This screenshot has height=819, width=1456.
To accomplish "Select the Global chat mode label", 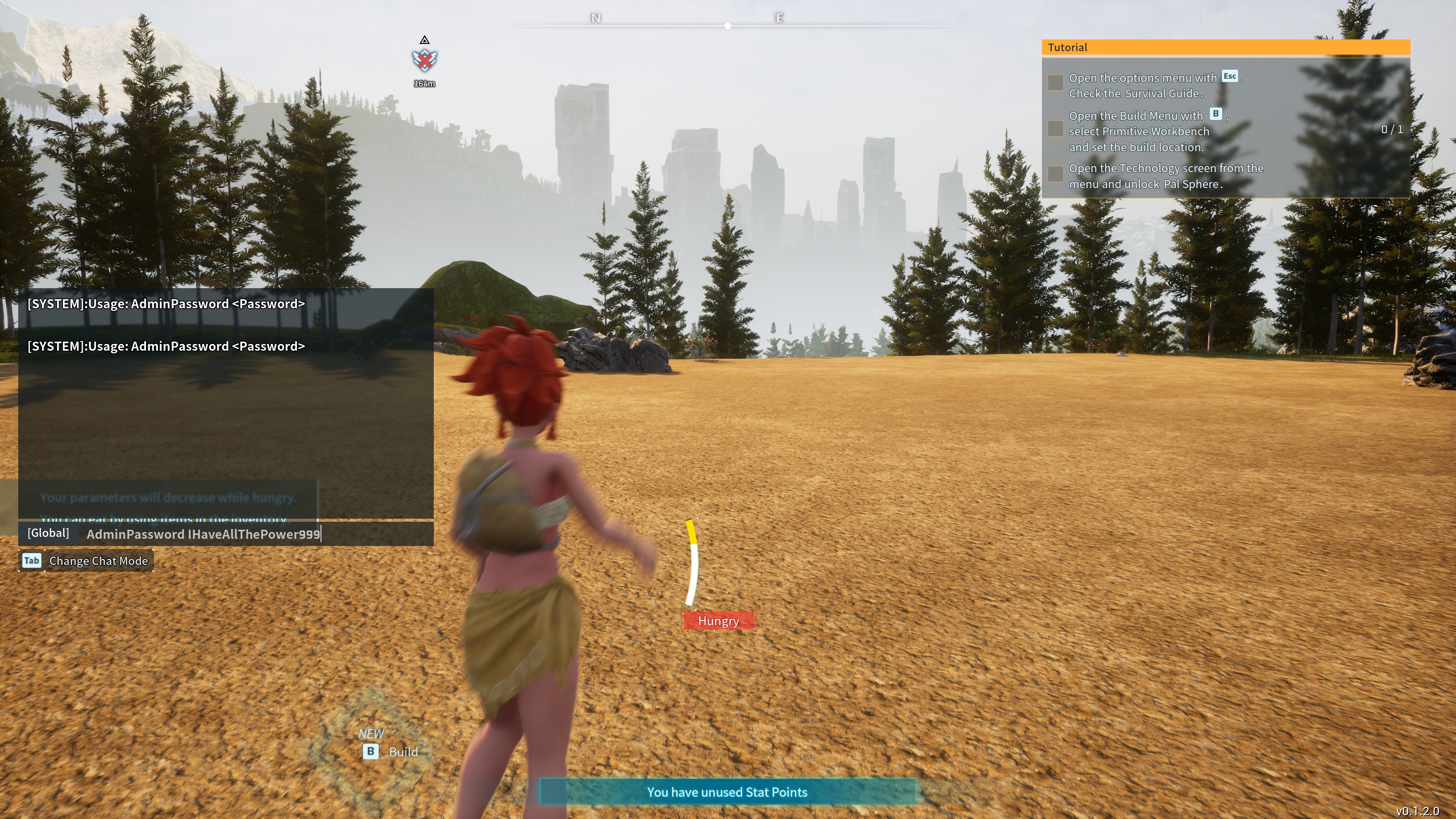I will pyautogui.click(x=48, y=533).
